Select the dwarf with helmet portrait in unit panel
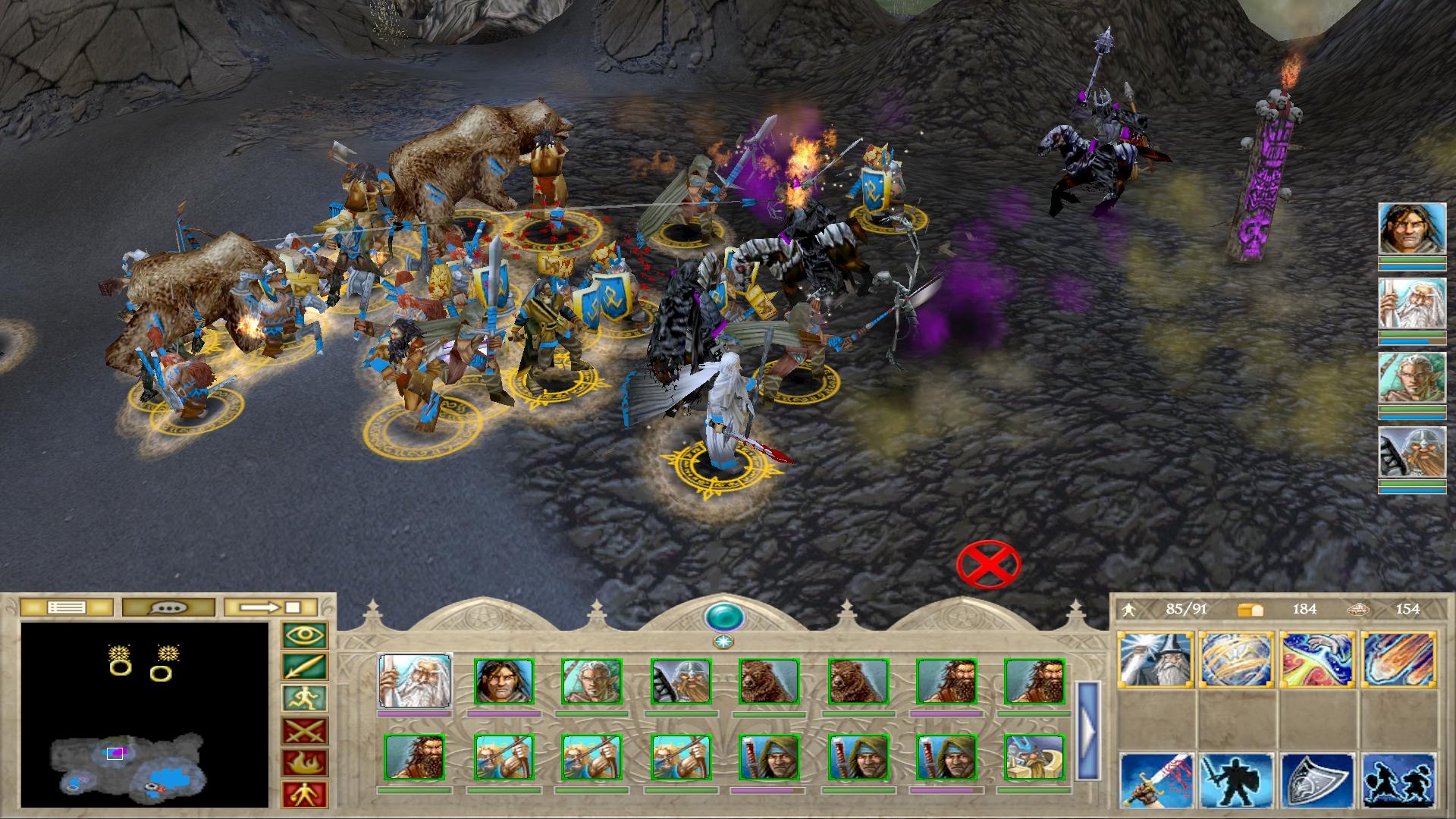Viewport: 1456px width, 819px height. tap(679, 682)
